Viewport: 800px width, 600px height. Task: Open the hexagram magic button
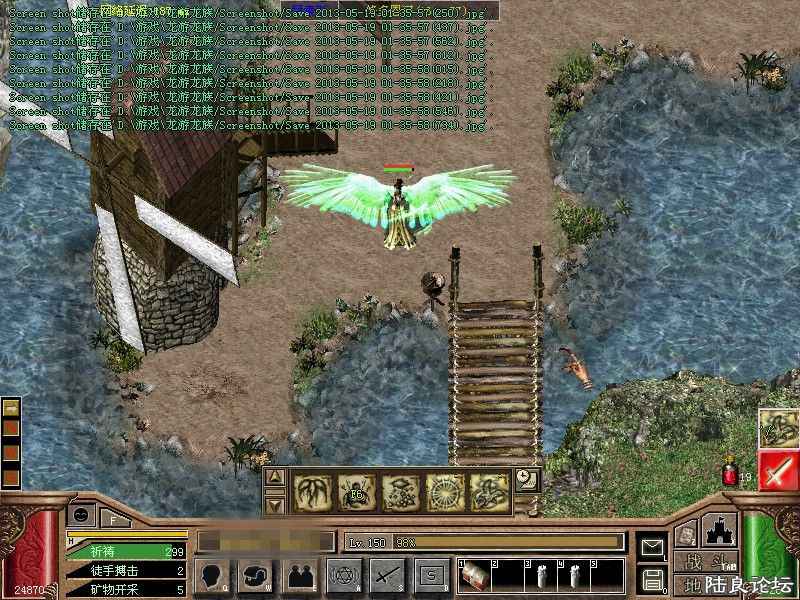click(343, 575)
